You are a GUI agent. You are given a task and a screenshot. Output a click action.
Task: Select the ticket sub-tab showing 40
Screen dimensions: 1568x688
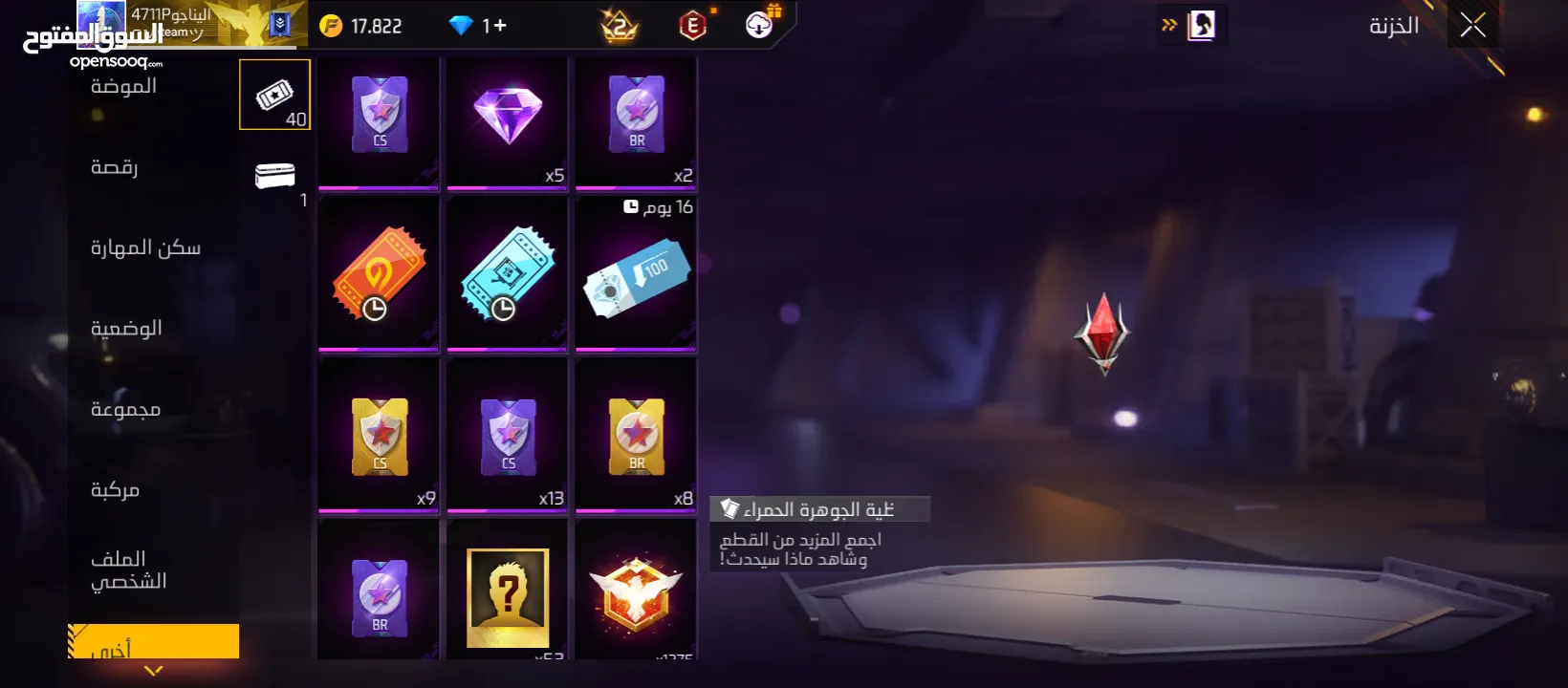(274, 95)
